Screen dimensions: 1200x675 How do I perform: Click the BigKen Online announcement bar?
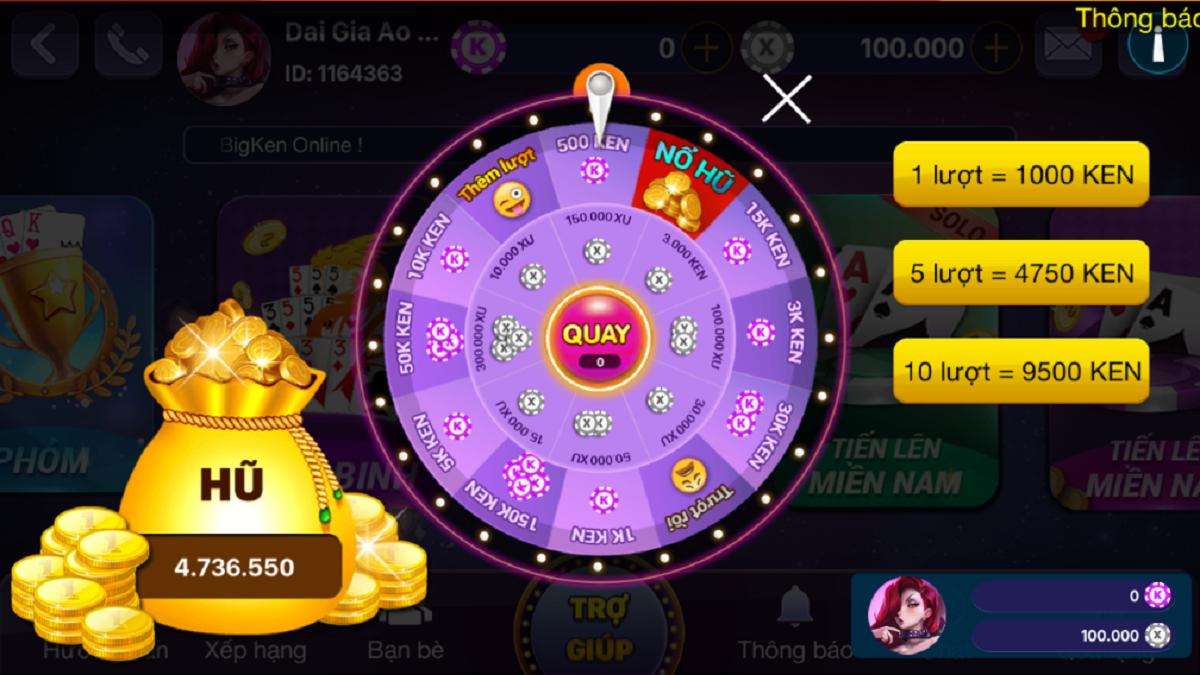pyautogui.click(x=290, y=145)
